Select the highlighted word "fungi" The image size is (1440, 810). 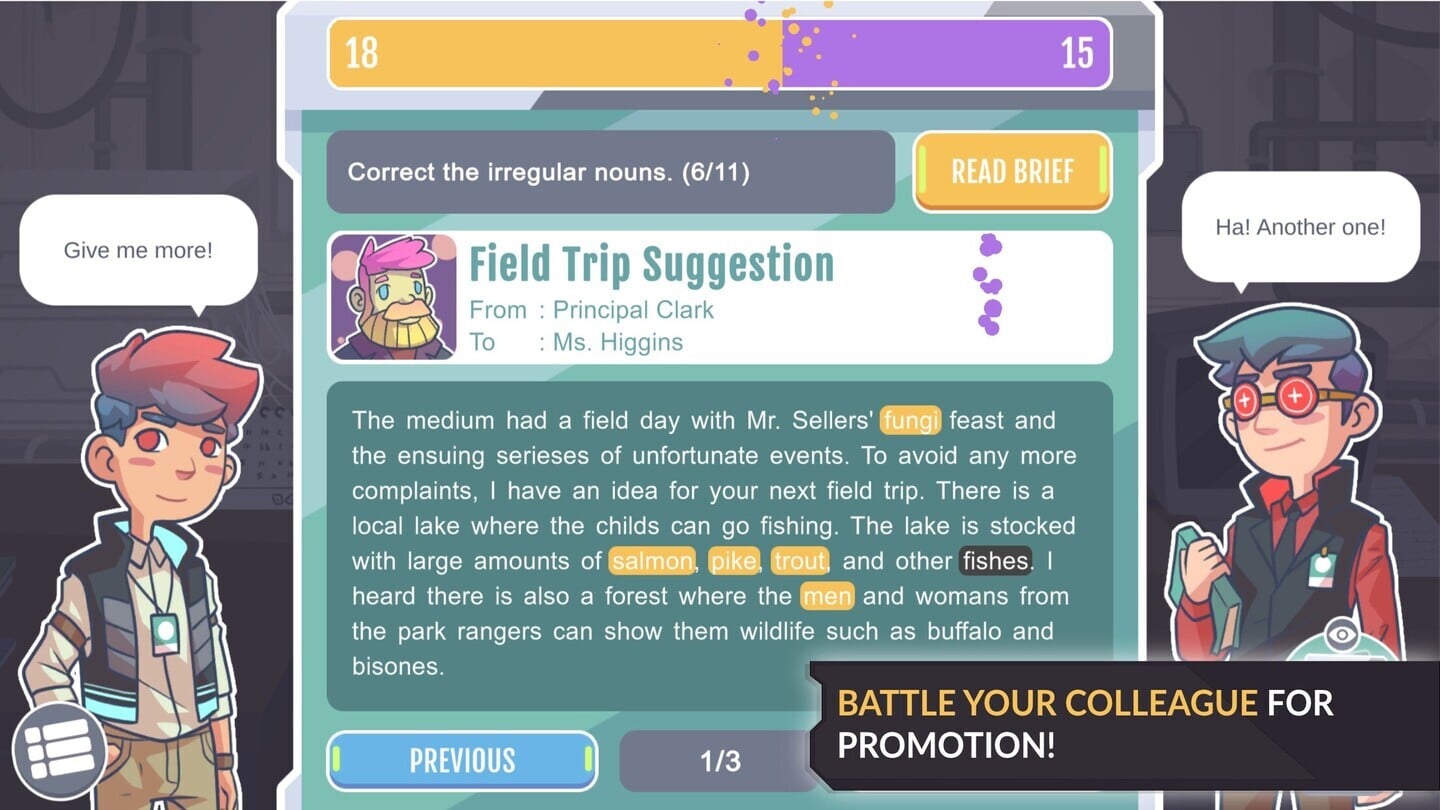click(911, 421)
